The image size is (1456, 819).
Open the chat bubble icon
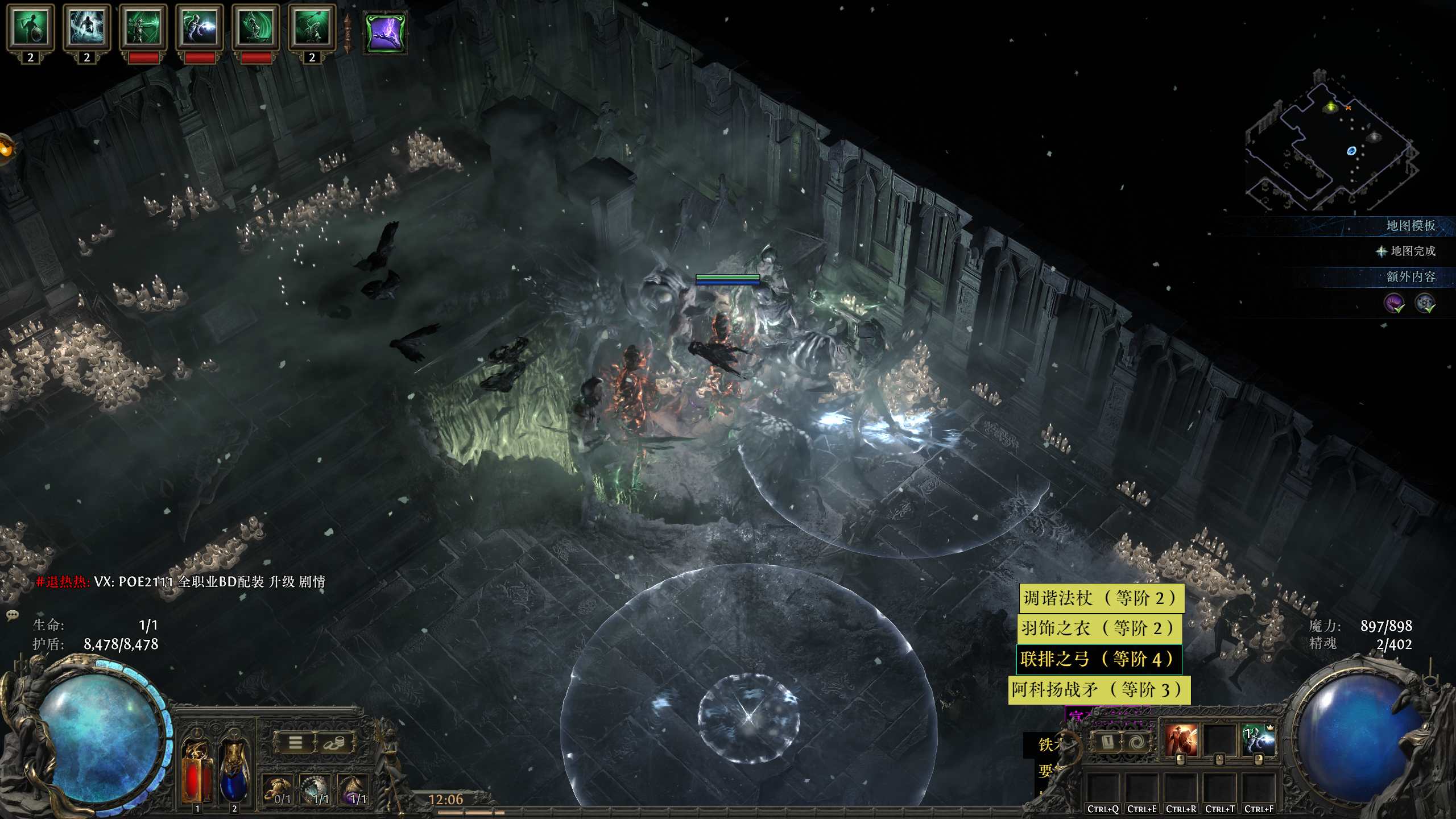[12, 615]
